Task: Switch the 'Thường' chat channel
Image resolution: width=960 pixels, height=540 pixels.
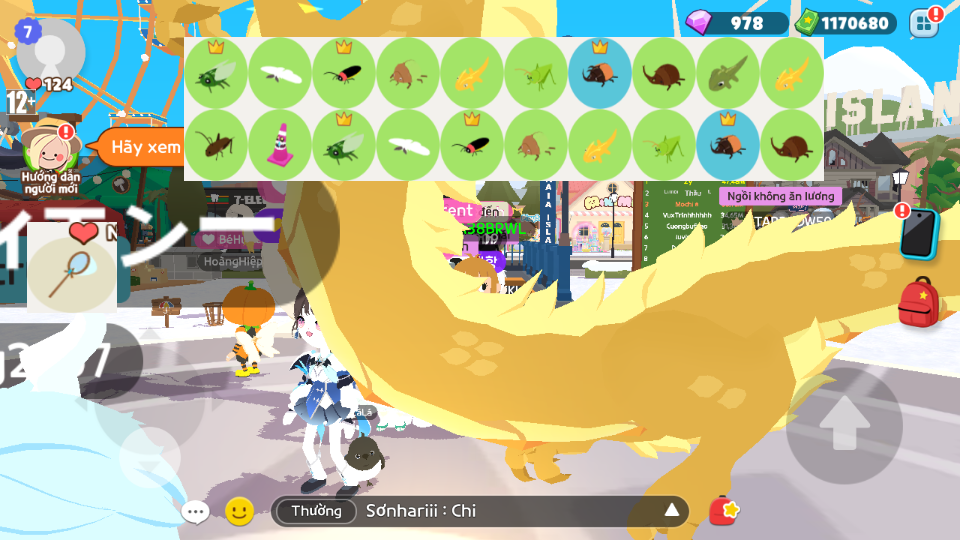Action: point(316,511)
